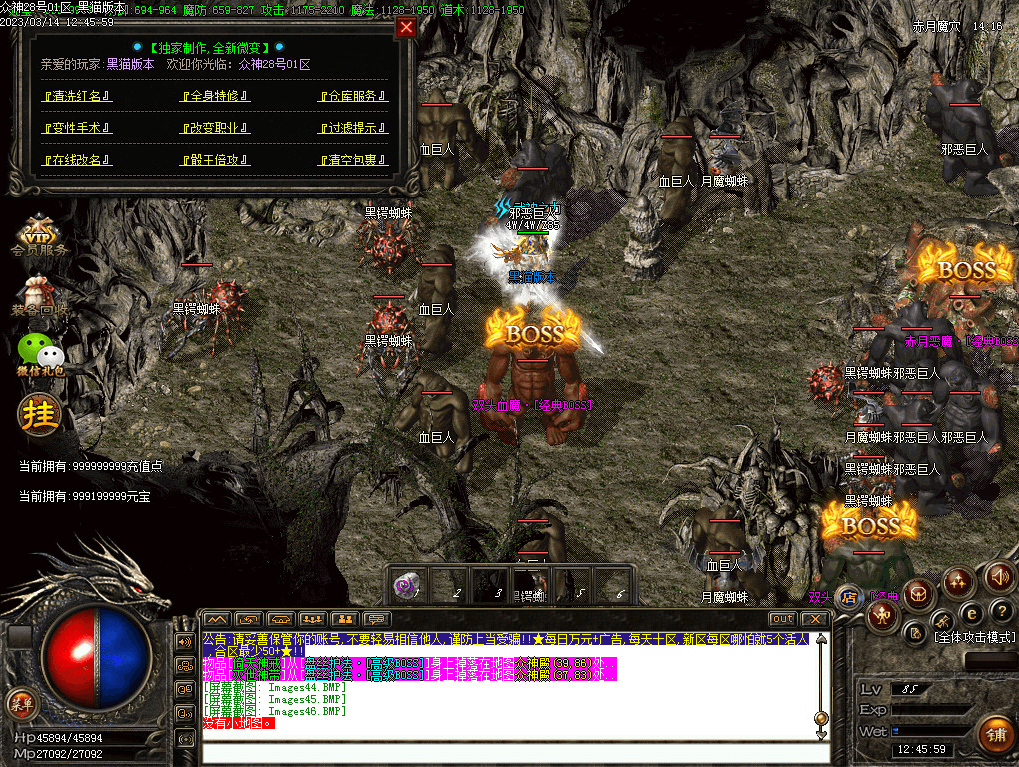Open the VIP 会员服务 icon
This screenshot has width=1019, height=767.
coord(40,238)
